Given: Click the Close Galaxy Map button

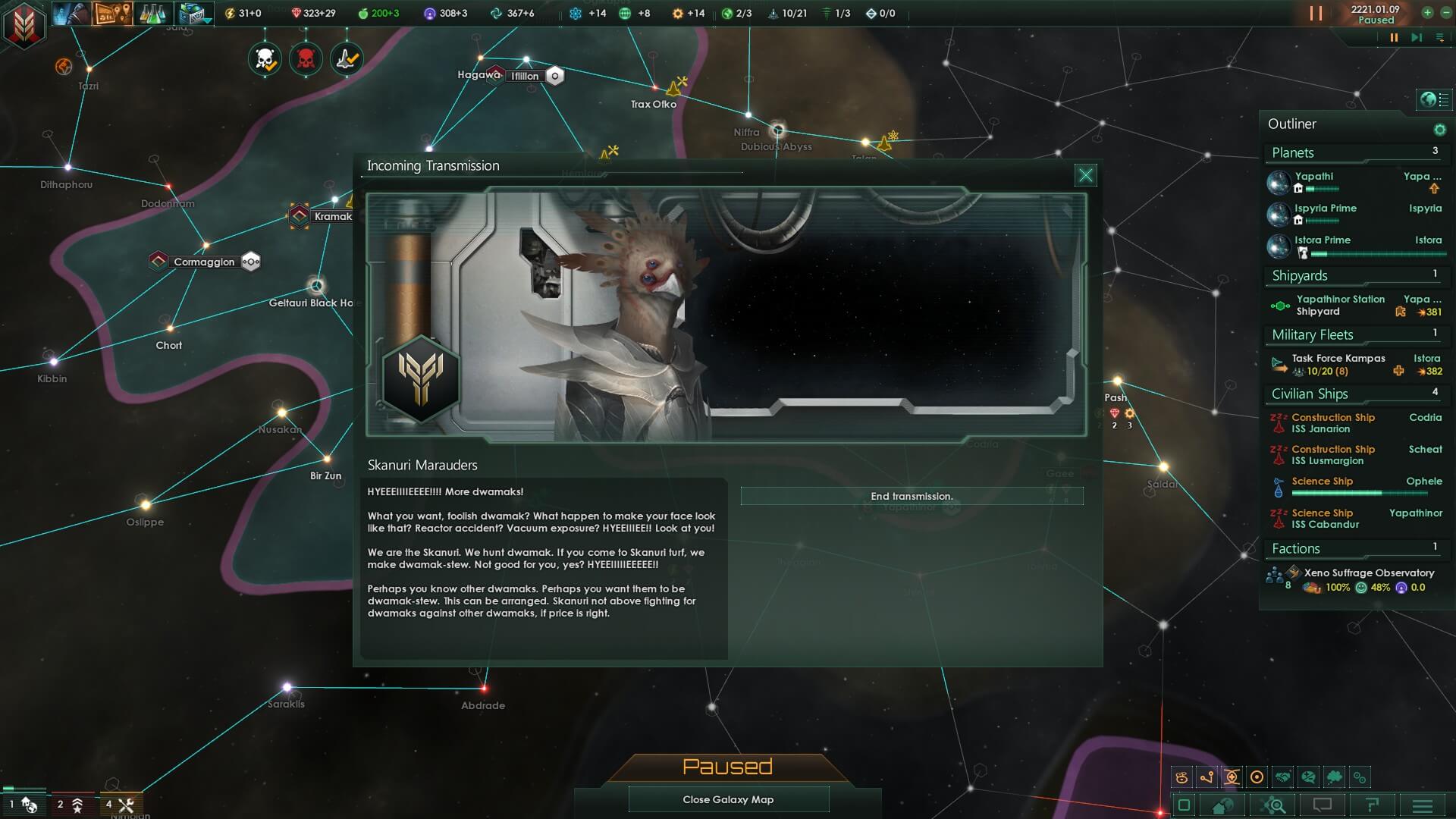Looking at the screenshot, I should pos(728,799).
